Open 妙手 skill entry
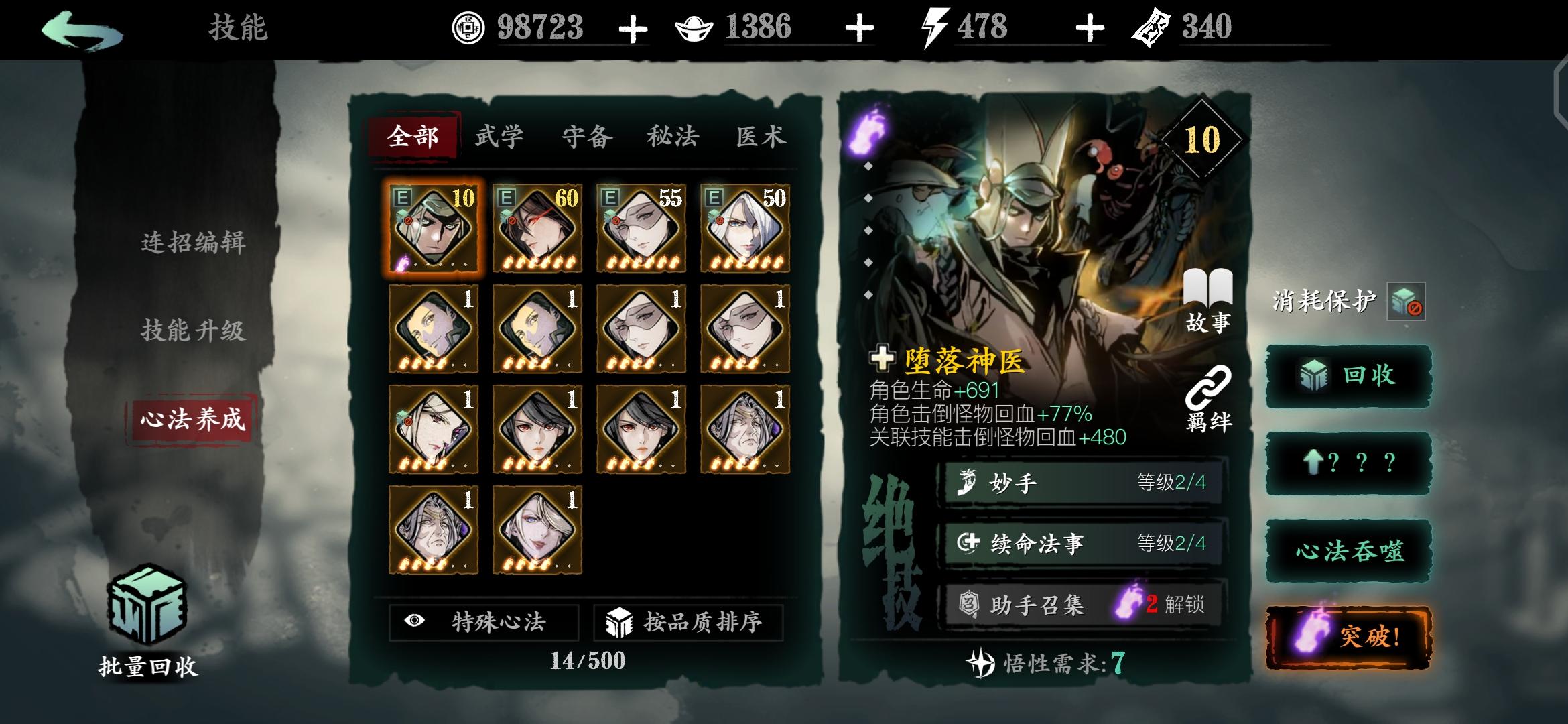This screenshot has height=724, width=1568. coord(1079,481)
